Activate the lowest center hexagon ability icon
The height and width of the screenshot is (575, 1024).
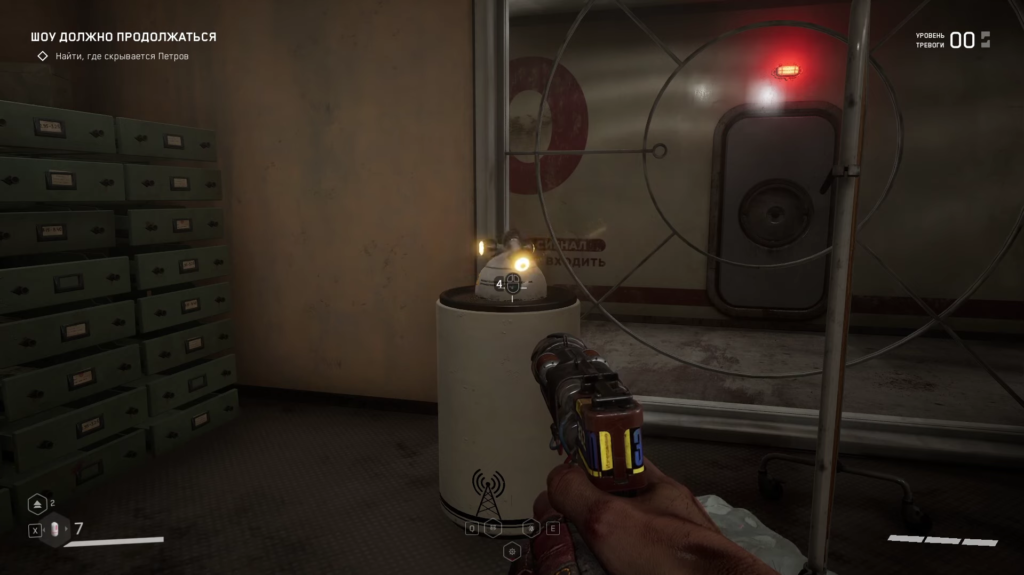click(512, 550)
